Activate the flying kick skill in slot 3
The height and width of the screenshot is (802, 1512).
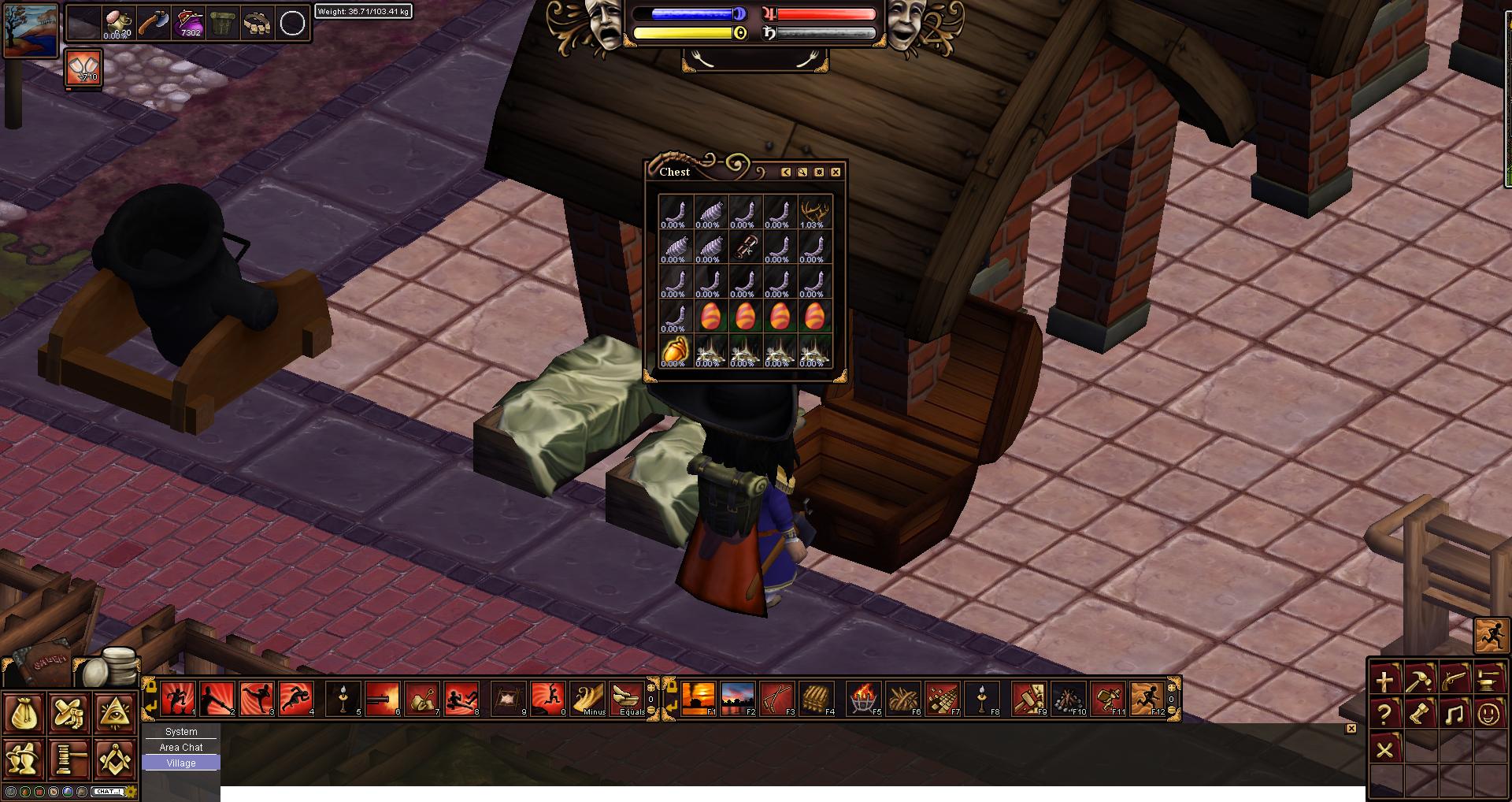click(258, 698)
